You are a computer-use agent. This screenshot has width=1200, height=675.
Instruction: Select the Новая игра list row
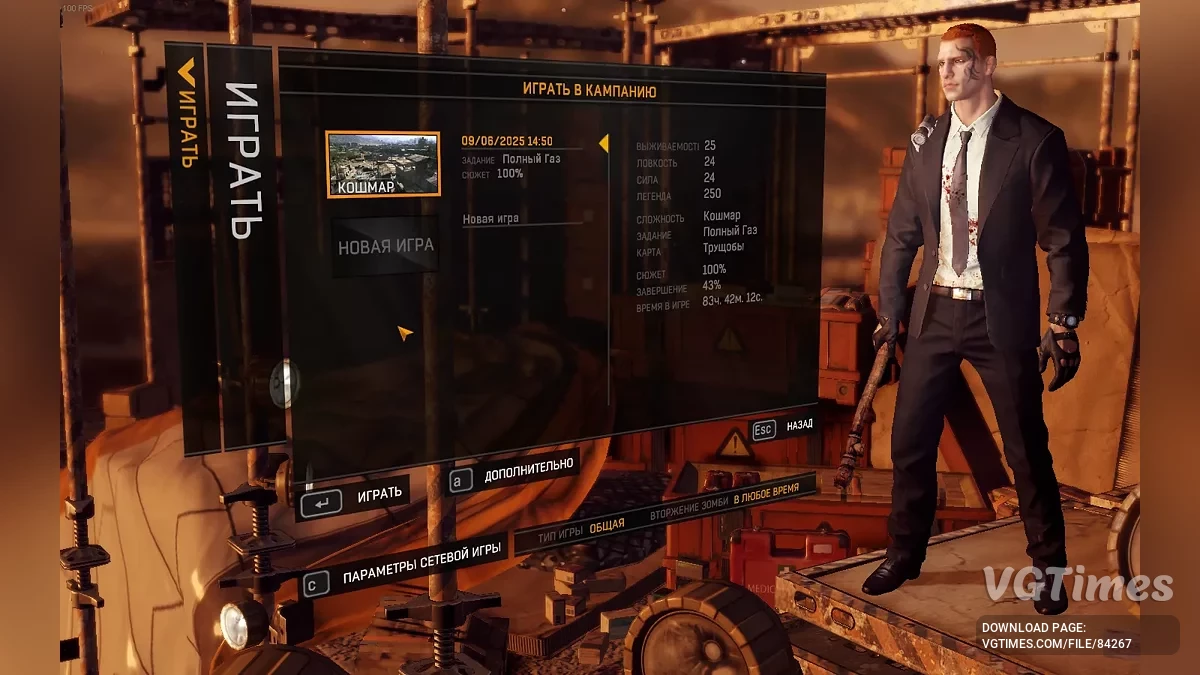tap(519, 219)
